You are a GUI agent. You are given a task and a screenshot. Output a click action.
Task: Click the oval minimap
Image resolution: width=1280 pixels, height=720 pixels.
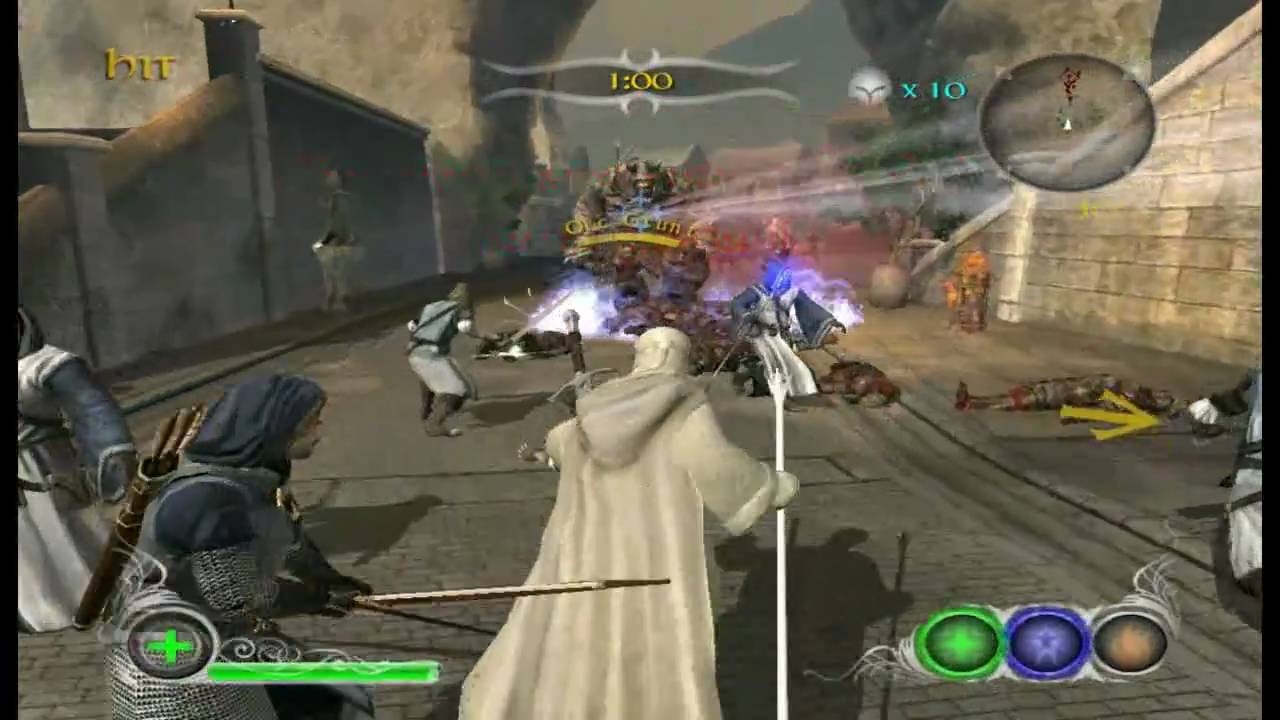coord(1067,121)
